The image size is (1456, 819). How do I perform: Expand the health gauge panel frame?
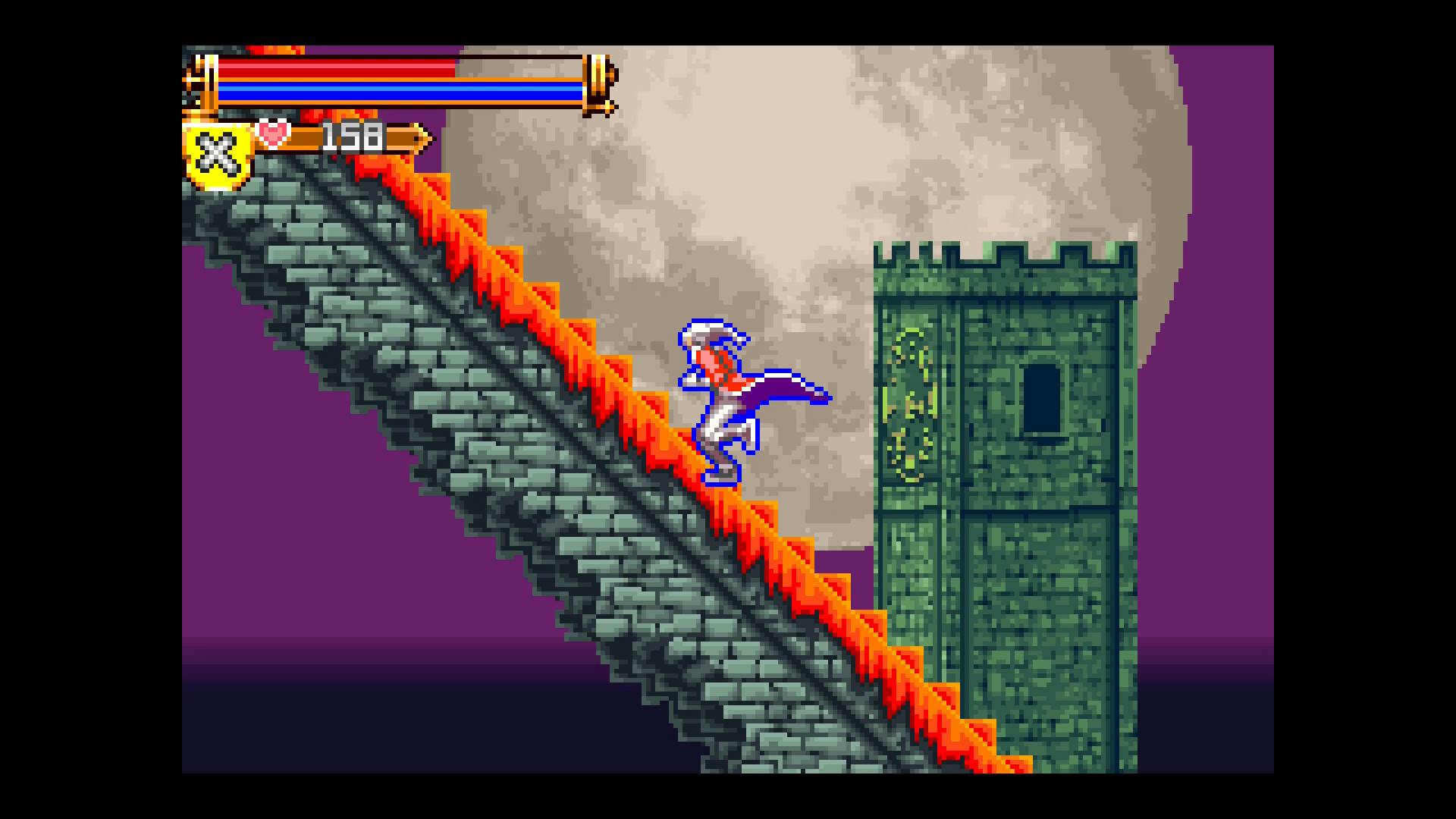coord(394,80)
